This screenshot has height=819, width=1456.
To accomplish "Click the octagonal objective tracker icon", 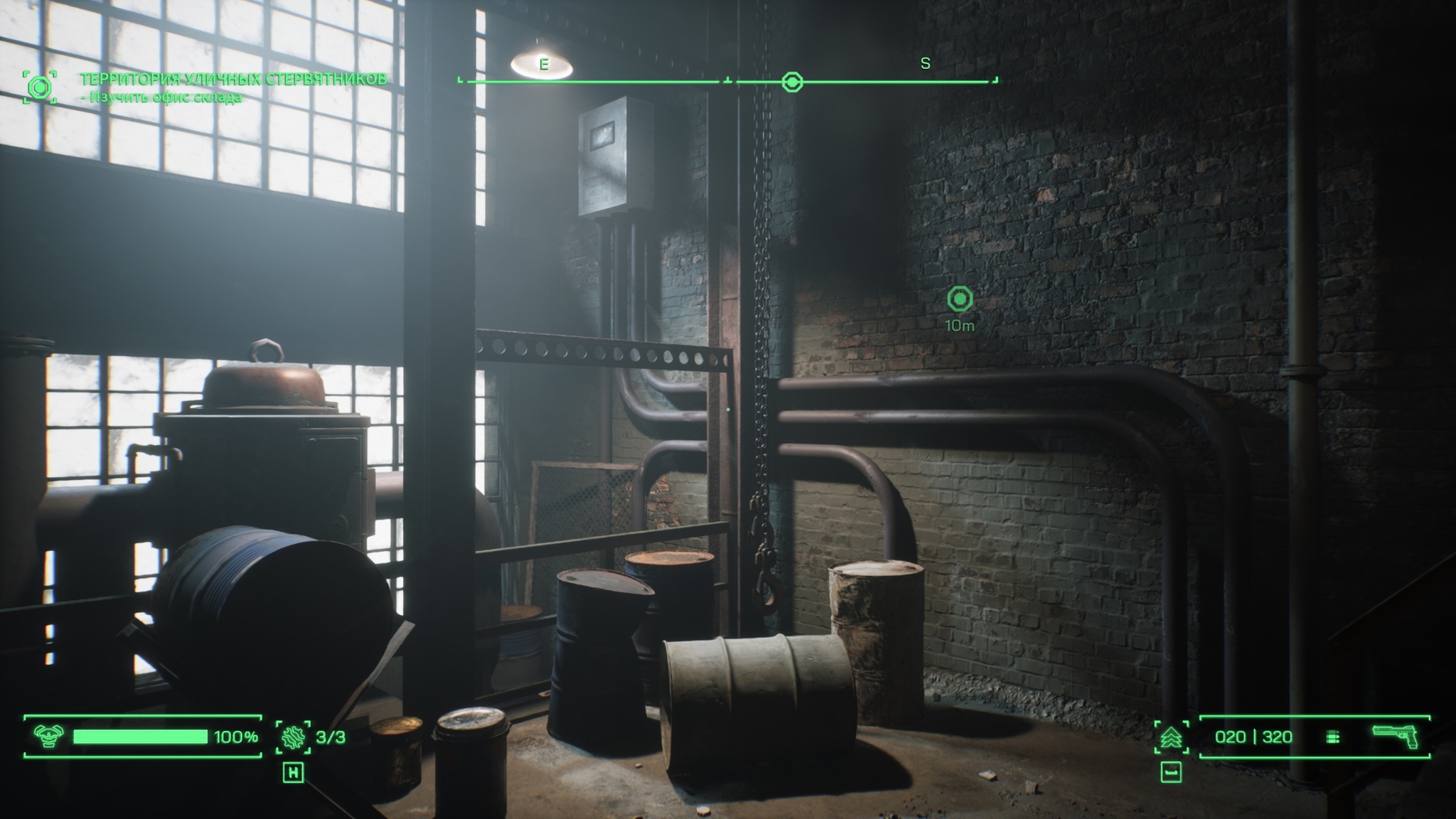I will [40, 87].
